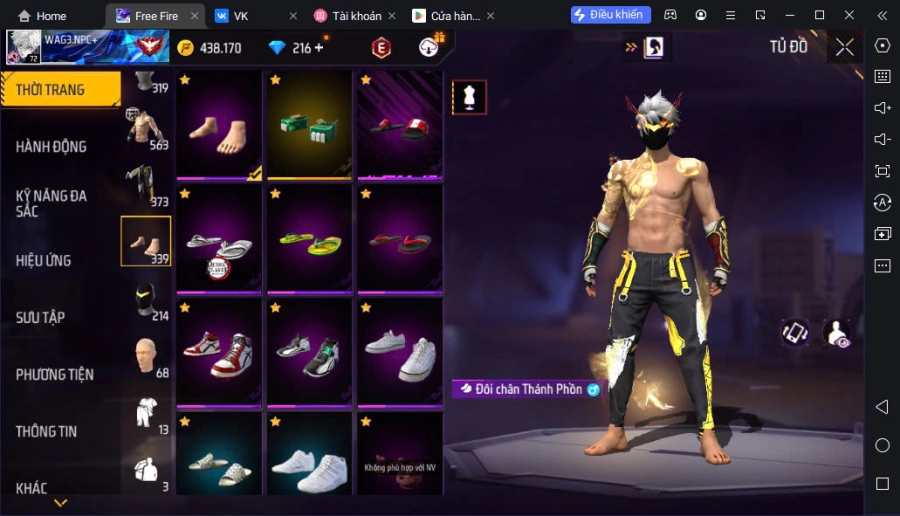Select the bare feet item tile
900x516 pixels.
[x=220, y=124]
